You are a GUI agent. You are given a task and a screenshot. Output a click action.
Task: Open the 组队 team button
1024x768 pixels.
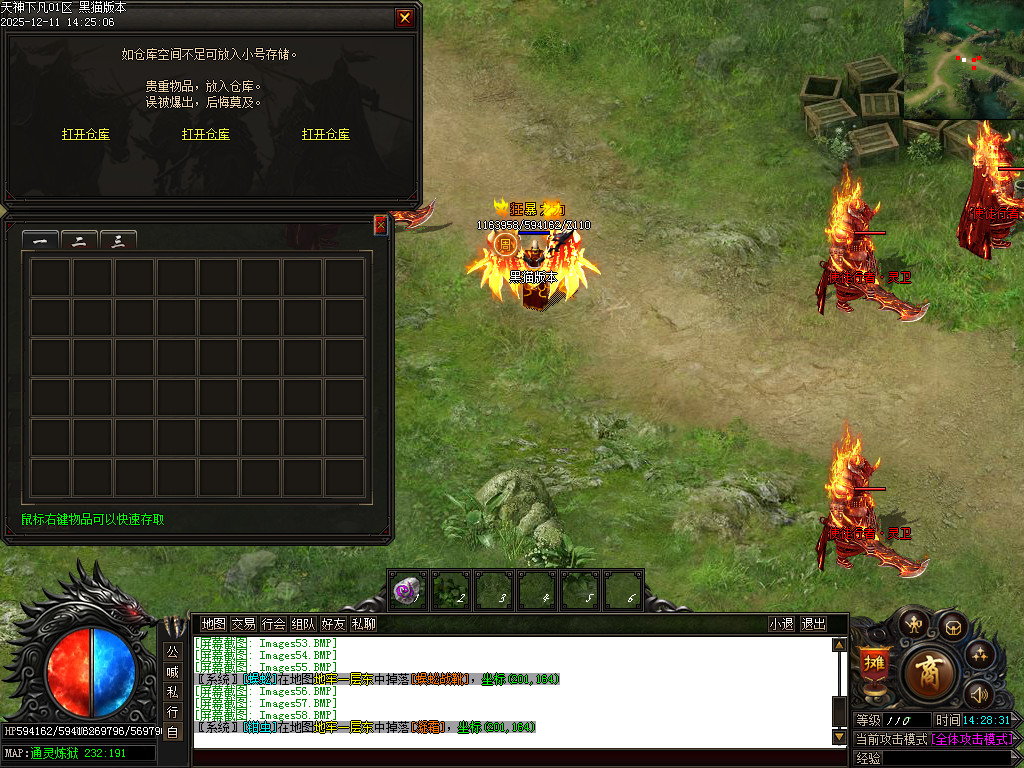(x=304, y=624)
